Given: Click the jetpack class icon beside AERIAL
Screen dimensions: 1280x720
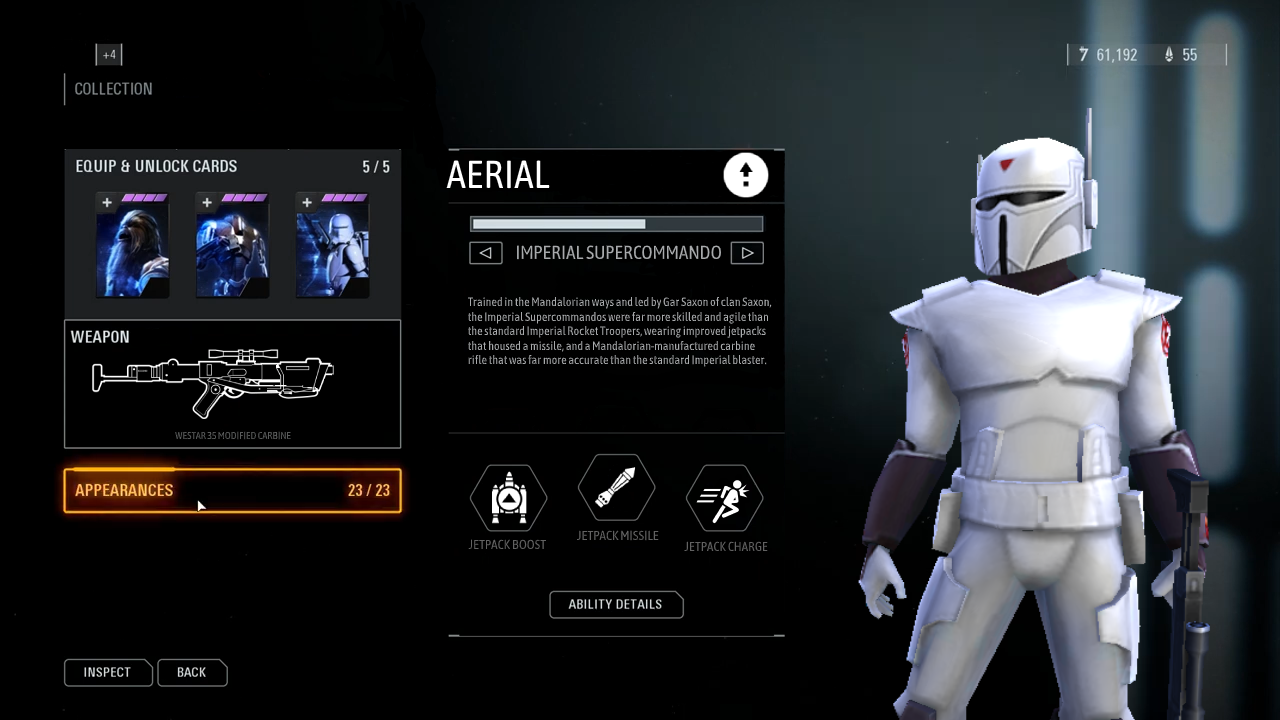Looking at the screenshot, I should [x=745, y=175].
